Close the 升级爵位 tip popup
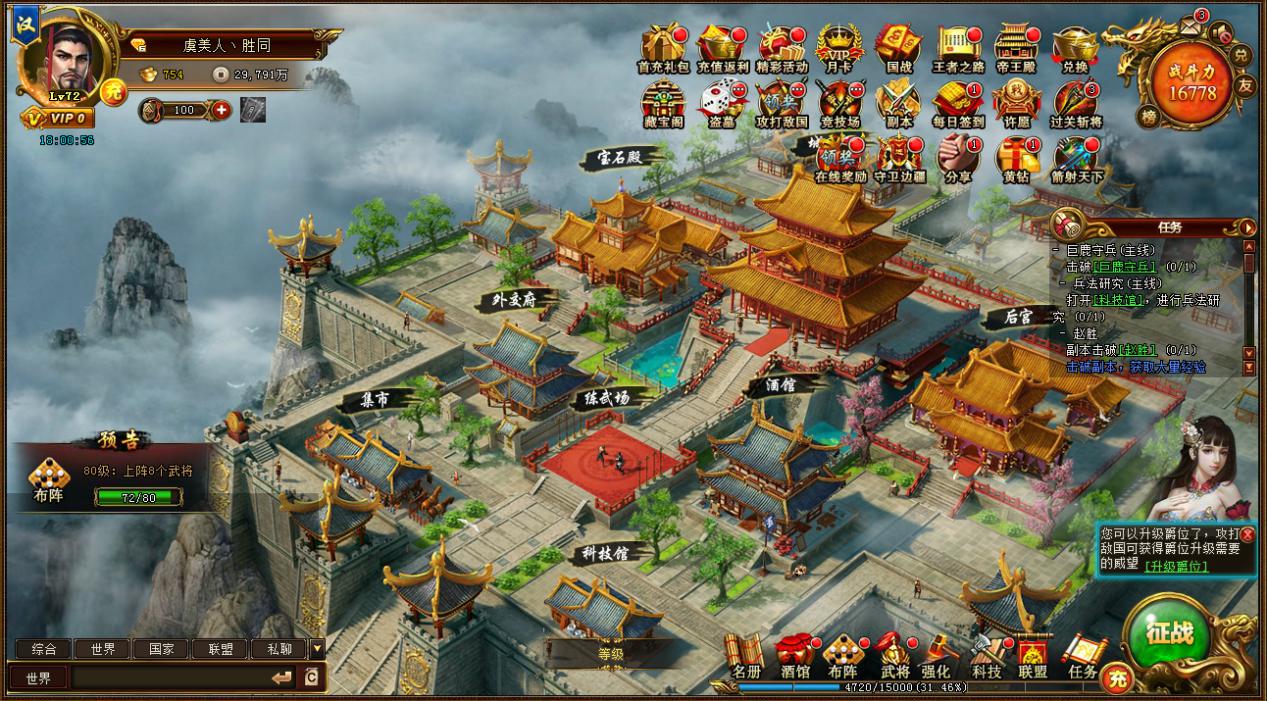The width and height of the screenshot is (1267, 701). [x=1248, y=535]
